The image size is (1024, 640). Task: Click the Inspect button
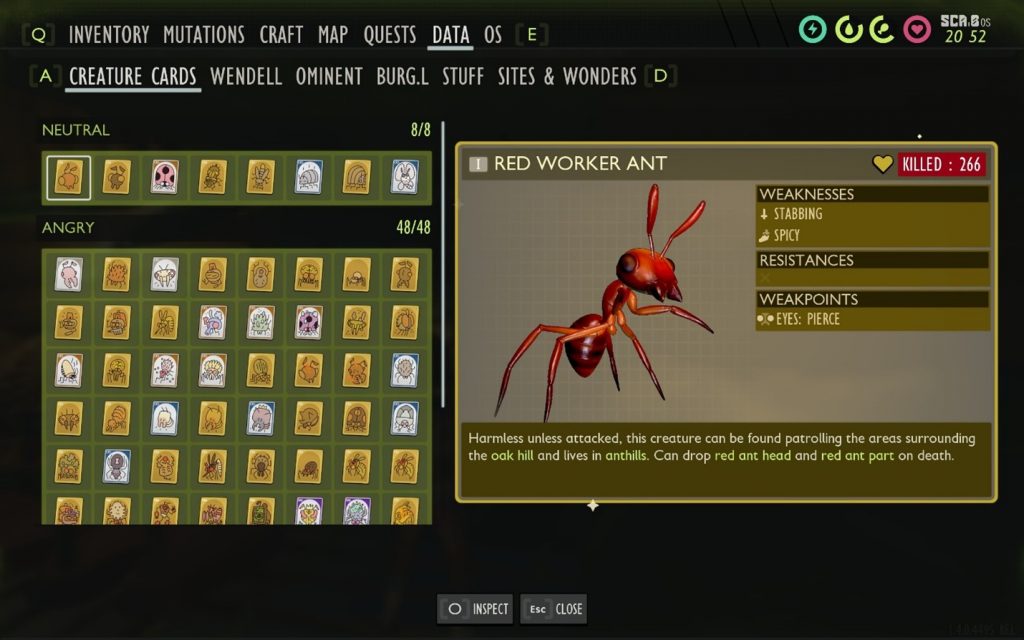(476, 609)
